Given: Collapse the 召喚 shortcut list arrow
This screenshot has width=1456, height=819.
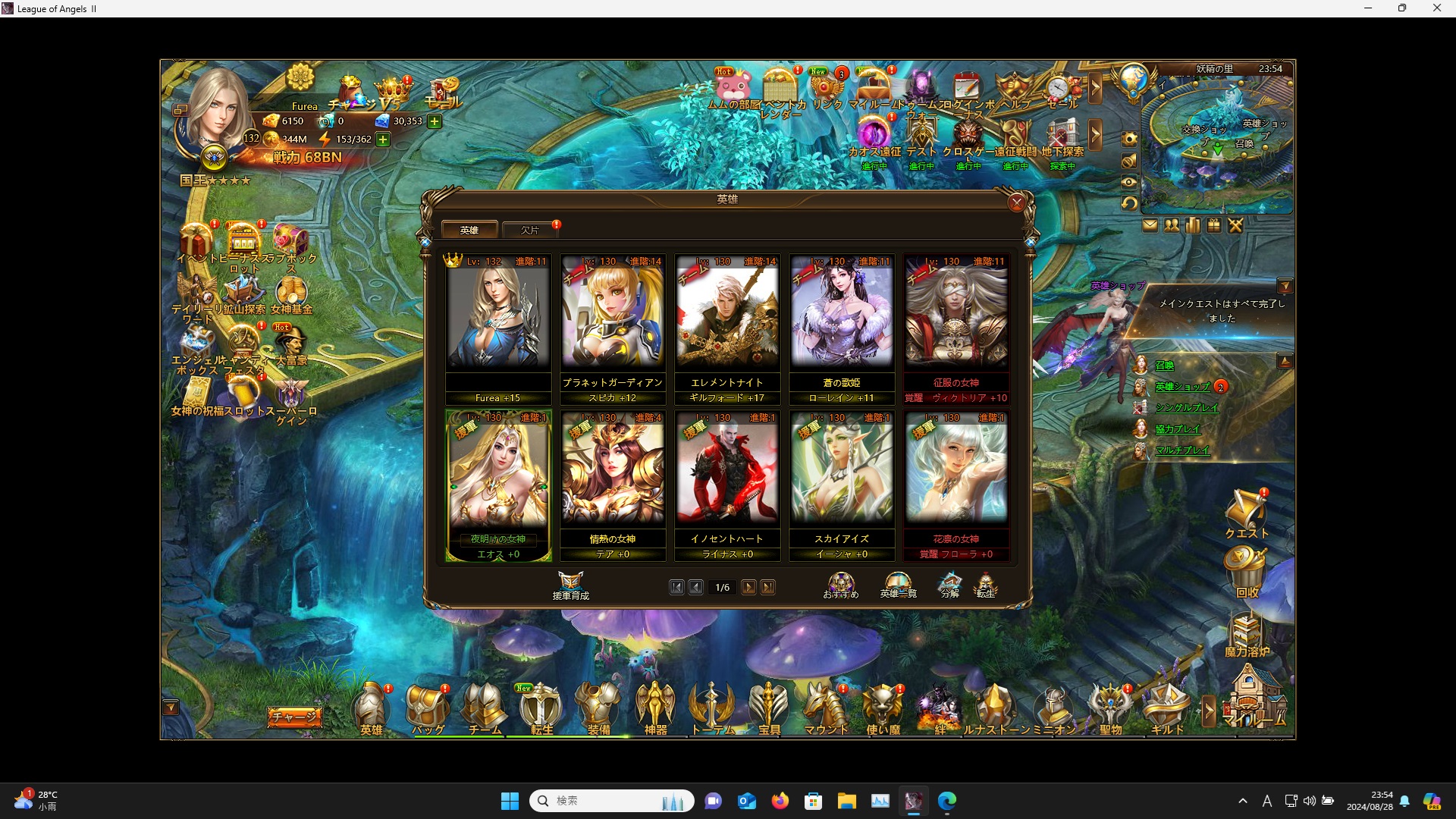Looking at the screenshot, I should (x=1287, y=360).
